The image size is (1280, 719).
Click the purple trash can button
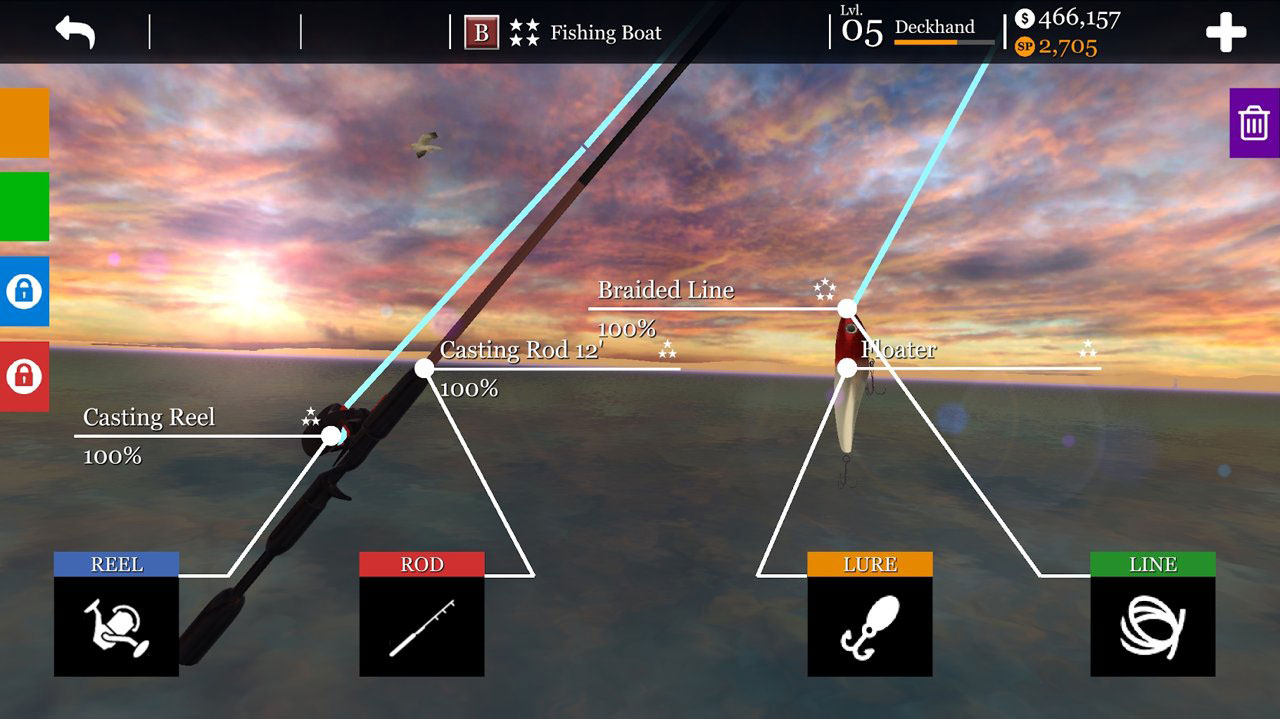pos(1254,123)
